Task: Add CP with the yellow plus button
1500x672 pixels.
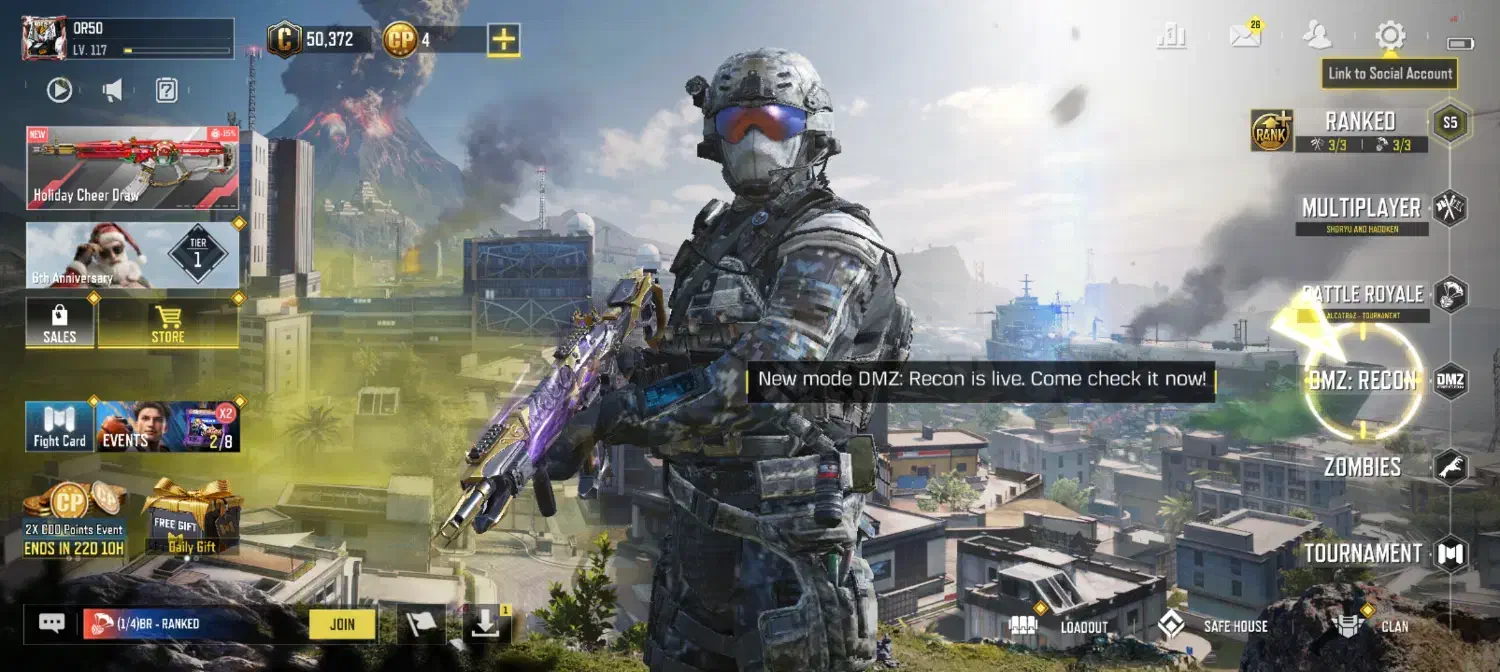Action: click(503, 40)
